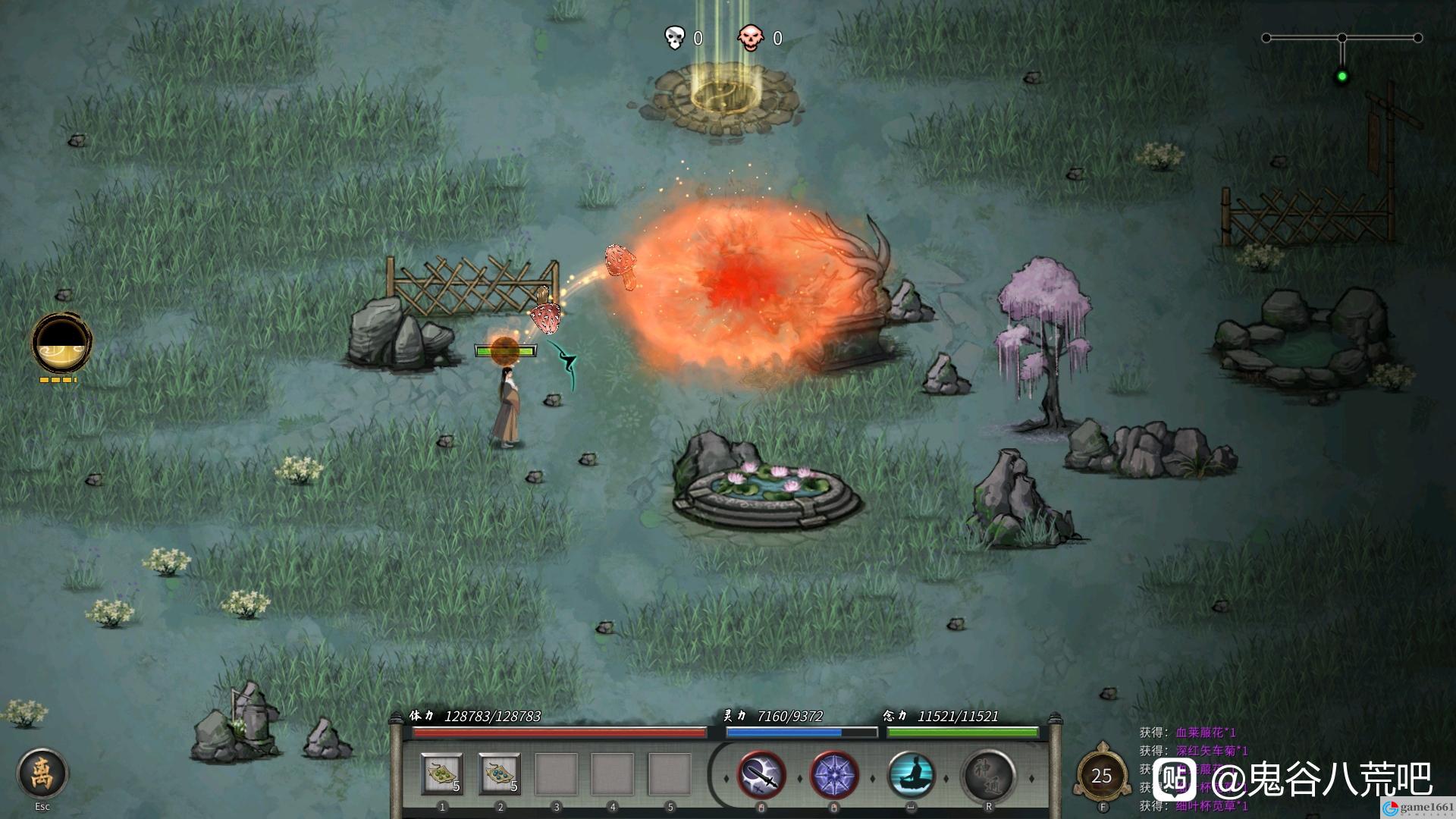Click the round bronze badge showing 25

[x=1101, y=775]
